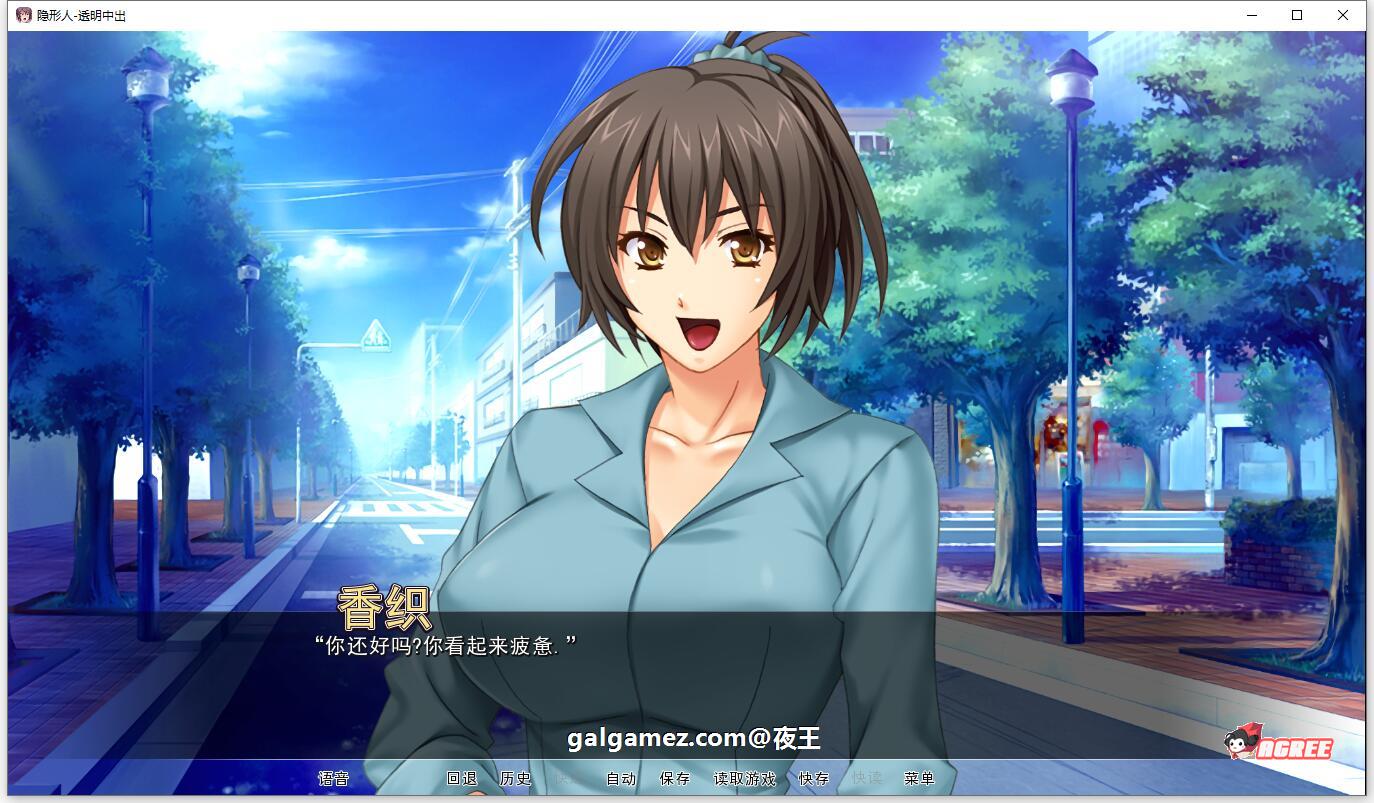1374x803 pixels.
Task: Click the red mascot face on the AGREE badge
Action: (1235, 745)
